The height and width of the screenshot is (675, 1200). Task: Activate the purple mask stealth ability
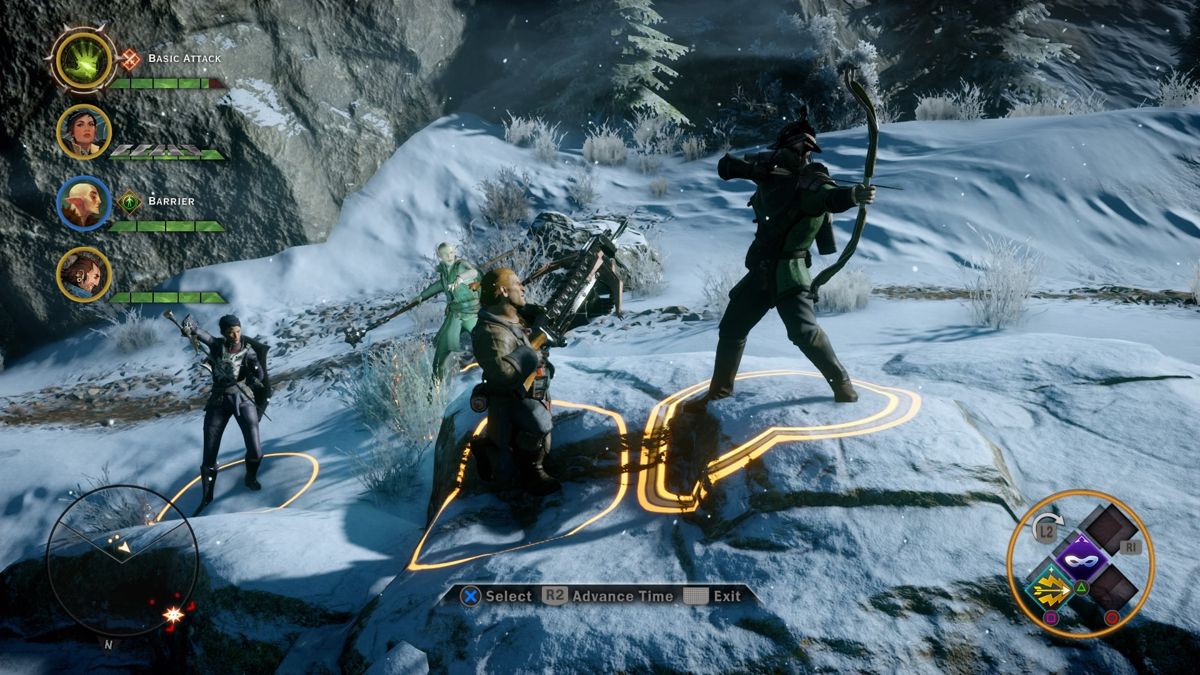1081,555
